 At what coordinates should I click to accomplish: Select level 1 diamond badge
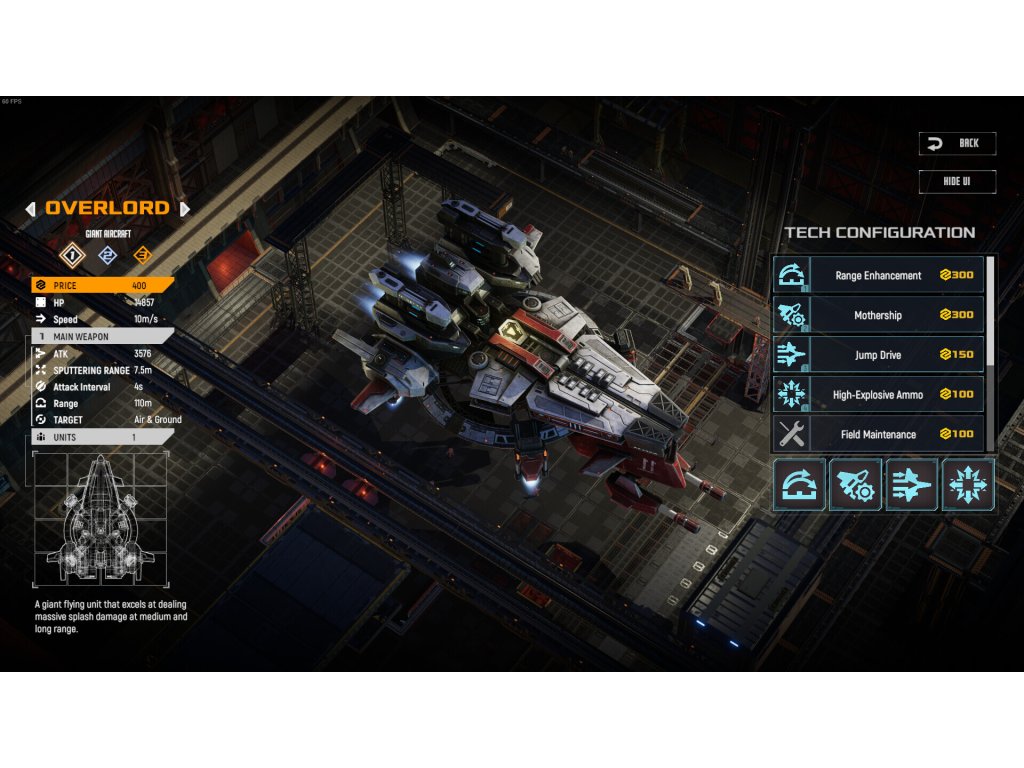70,254
